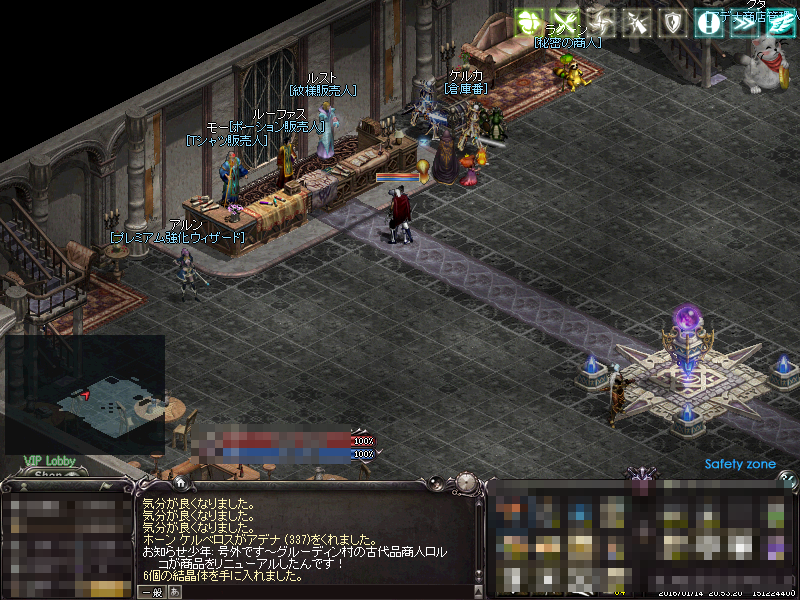Click the four-leaf clover buff icon
The height and width of the screenshot is (600, 800).
click(529, 22)
